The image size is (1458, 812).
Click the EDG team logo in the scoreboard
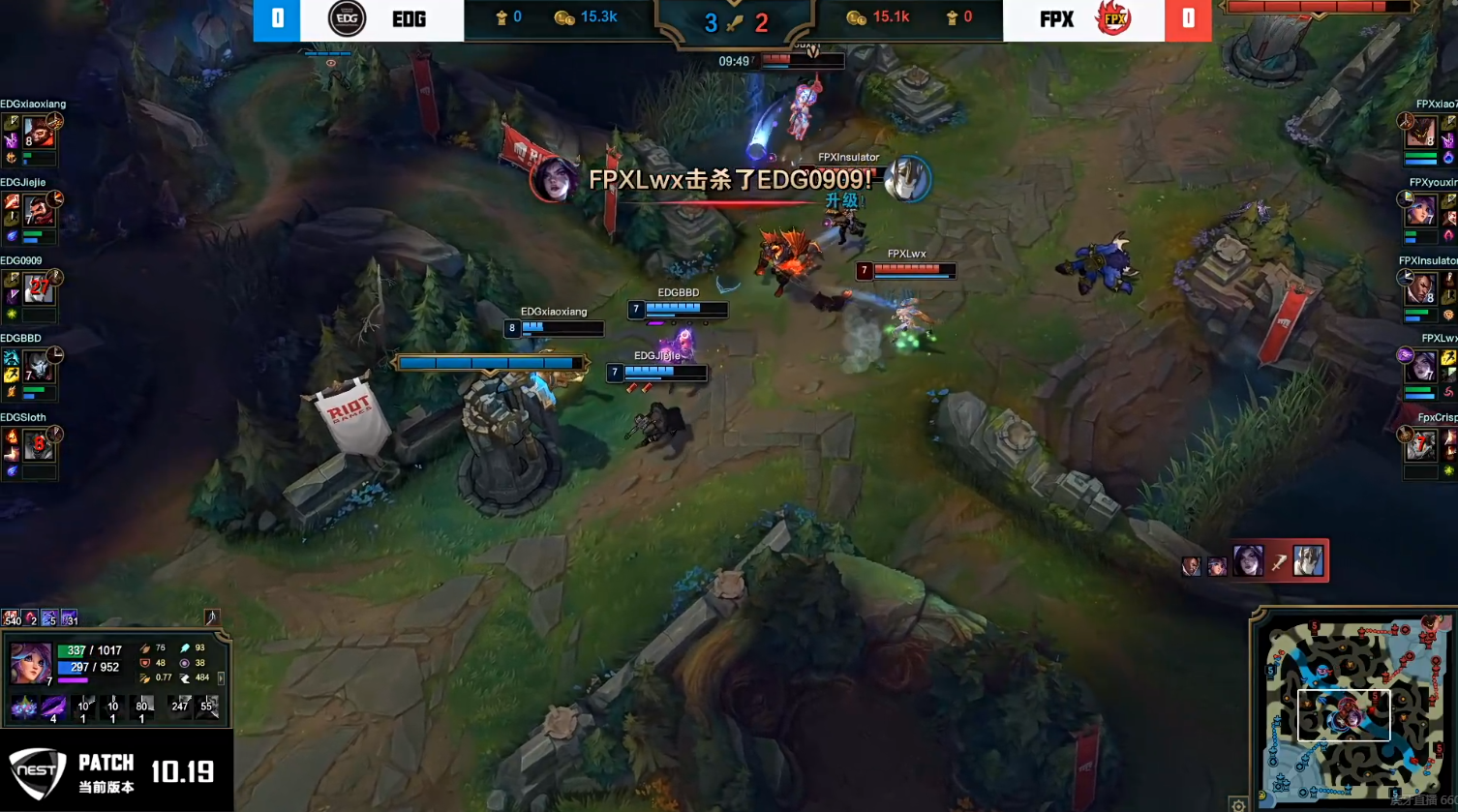coord(347,19)
